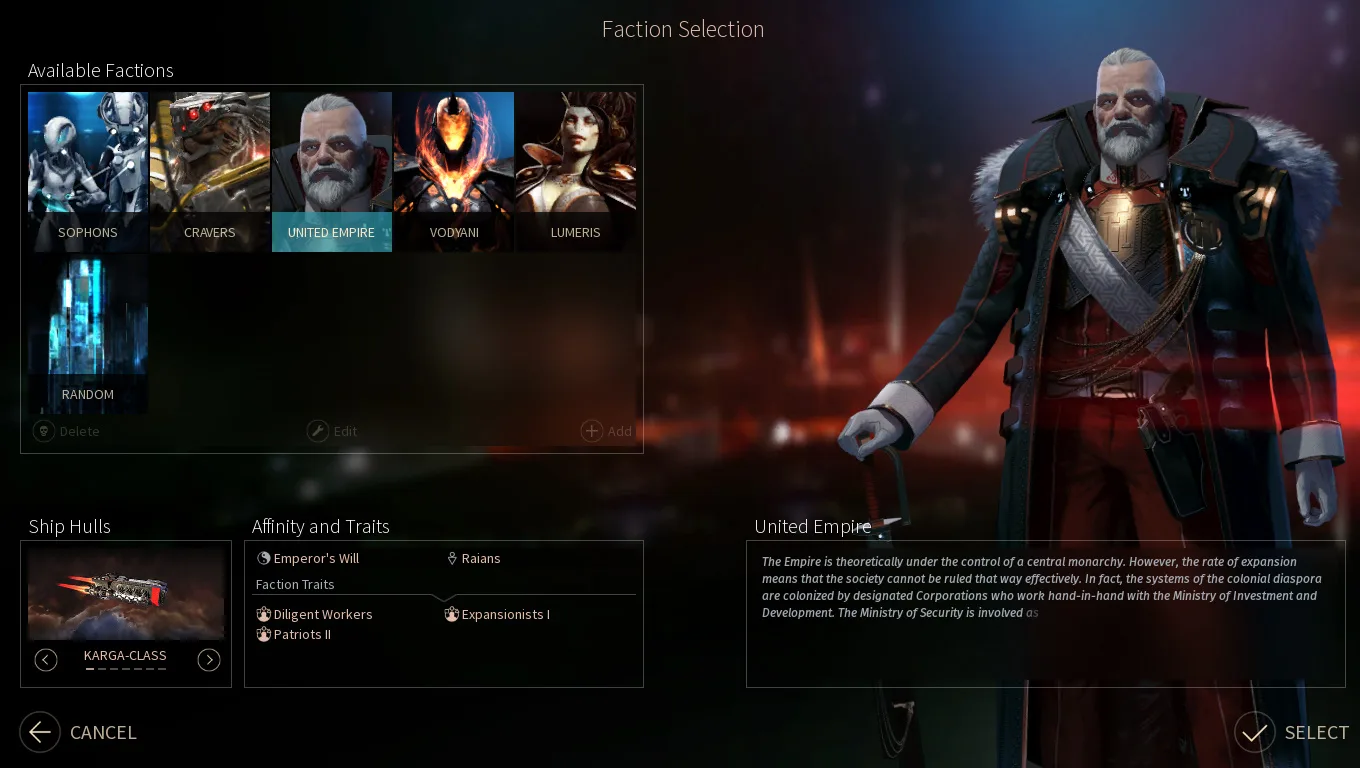Viewport: 1360px width, 768px height.
Task: Expand the Faction Traits divider chevron
Action: (x=444, y=597)
